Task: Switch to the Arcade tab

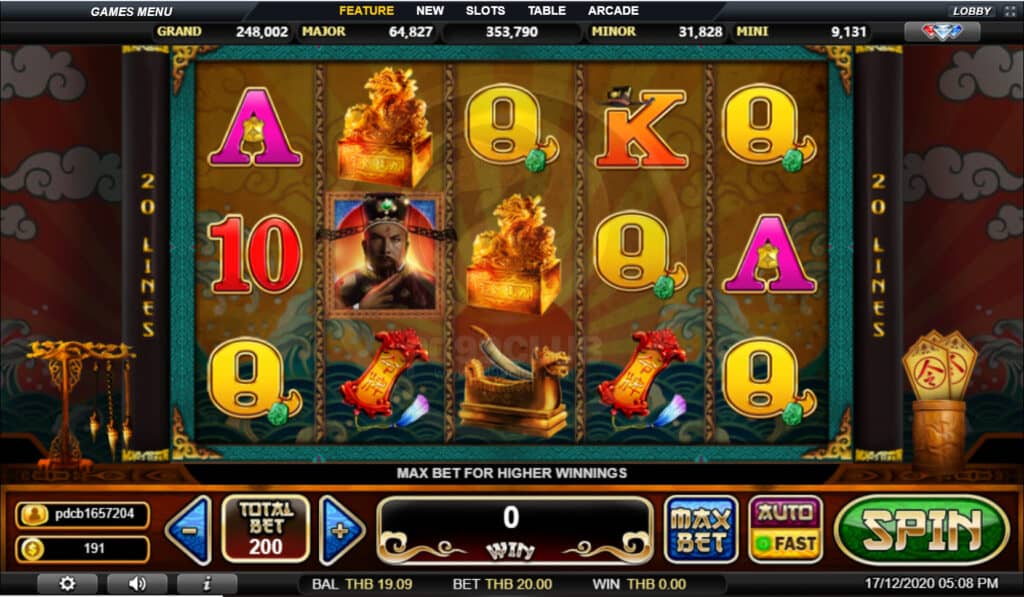Action: (613, 11)
